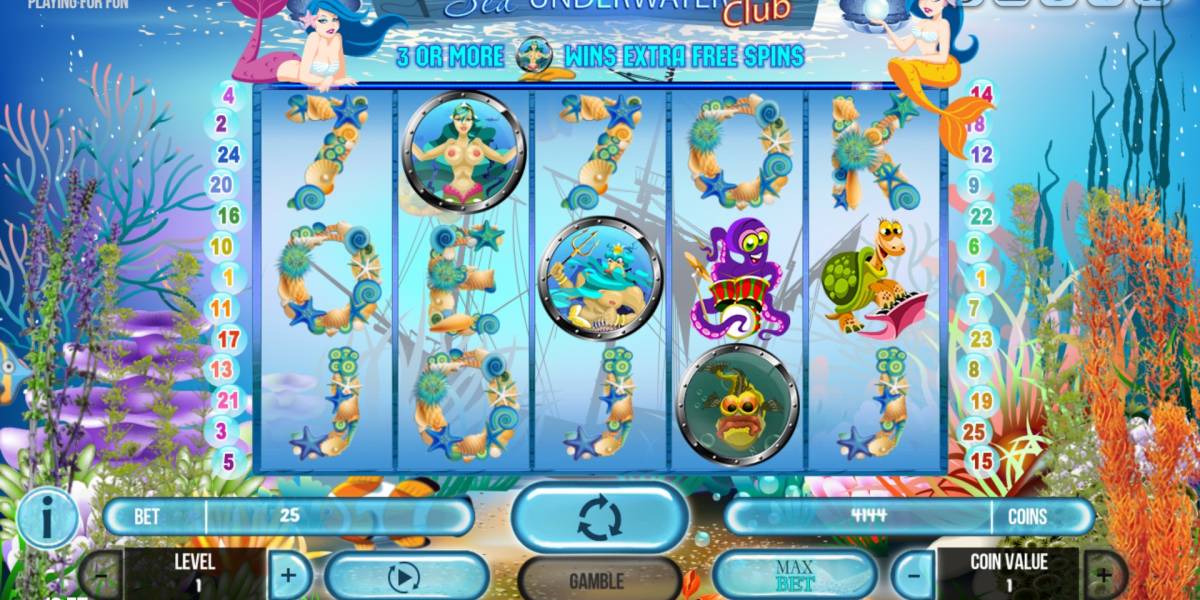Start autoplay with the play arrow button

[404, 577]
